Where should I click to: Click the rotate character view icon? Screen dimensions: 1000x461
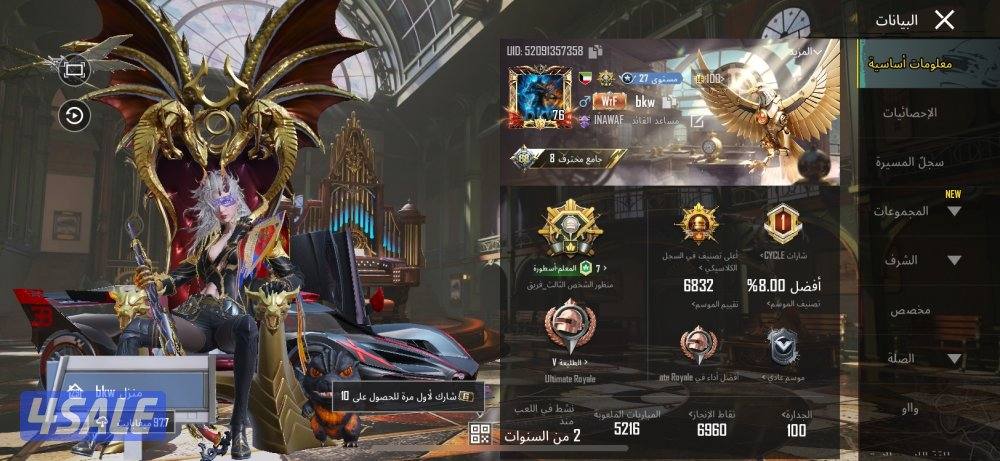(x=75, y=116)
